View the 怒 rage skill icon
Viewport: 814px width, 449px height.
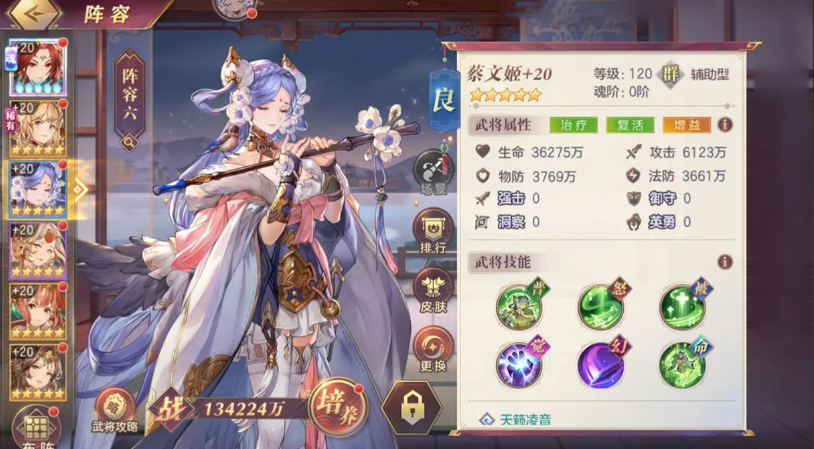[601, 309]
